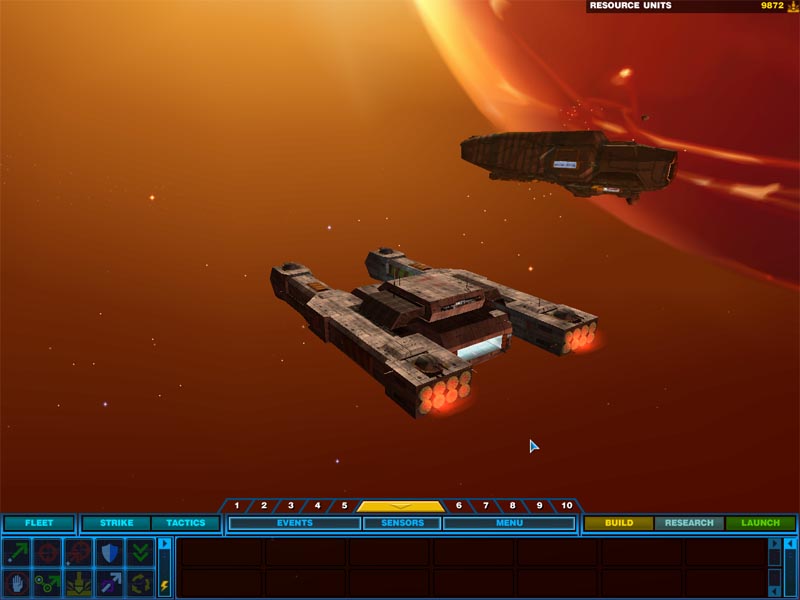Open the game Menu
The image size is (800, 600).
[x=509, y=523]
